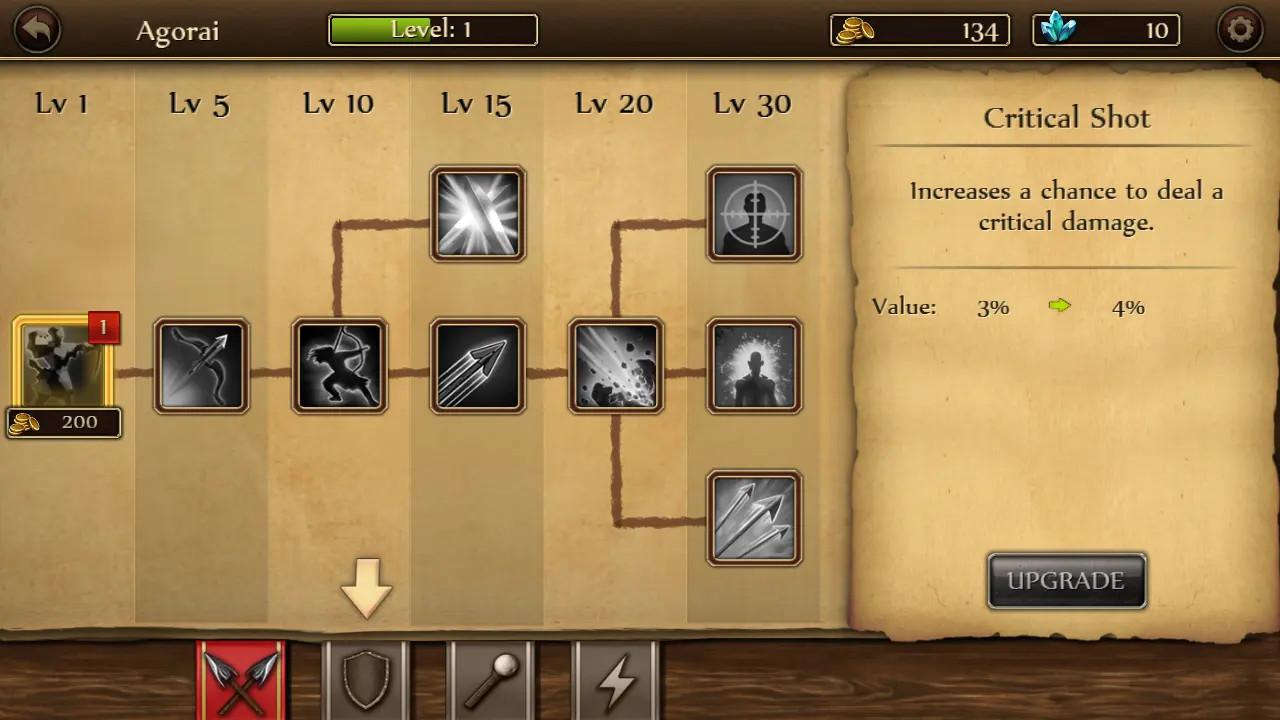Pick the triple arrow volley skill
This screenshot has width=1280, height=720.
pyautogui.click(x=754, y=518)
